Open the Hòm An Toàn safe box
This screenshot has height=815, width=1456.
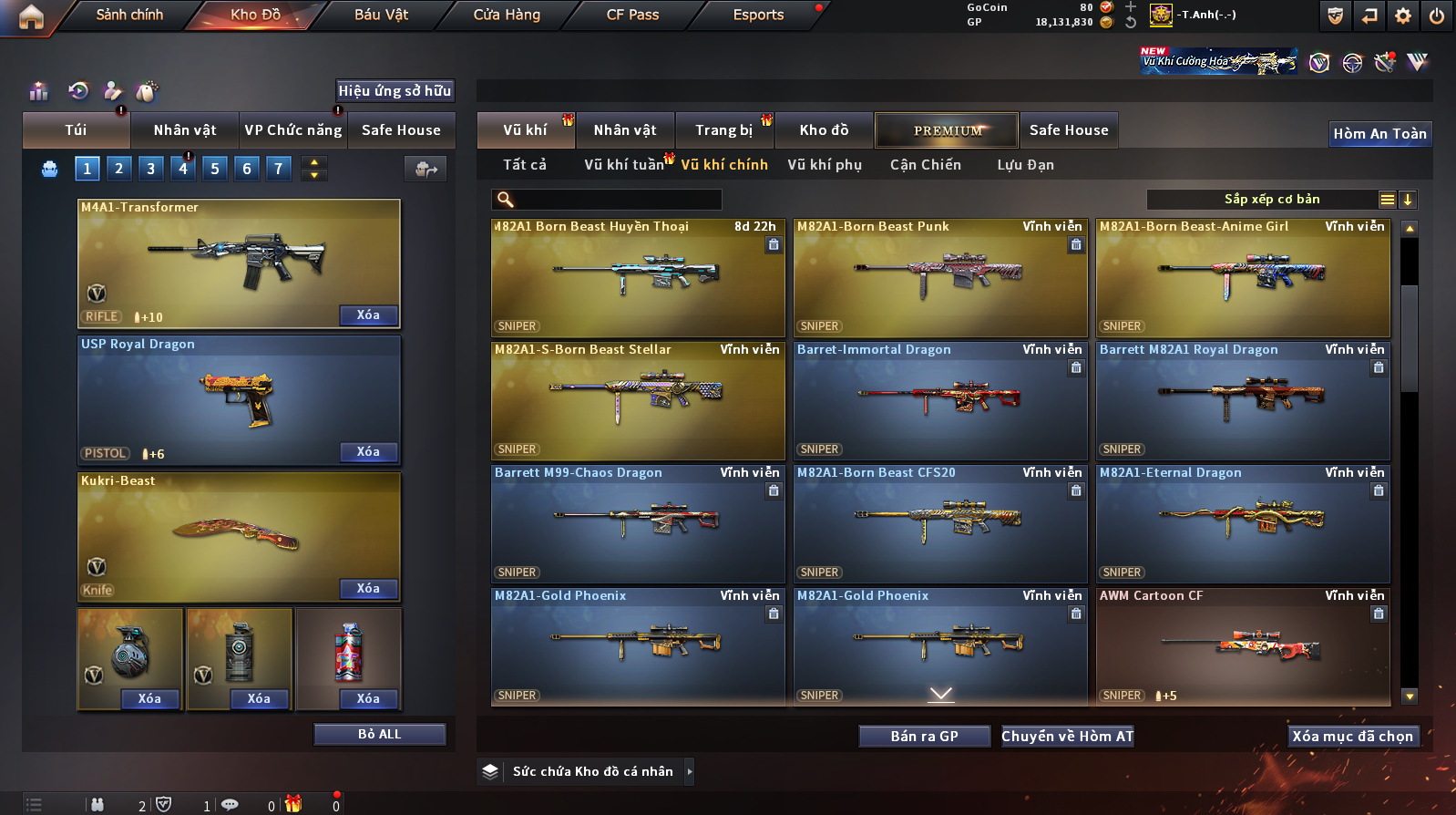[1379, 134]
